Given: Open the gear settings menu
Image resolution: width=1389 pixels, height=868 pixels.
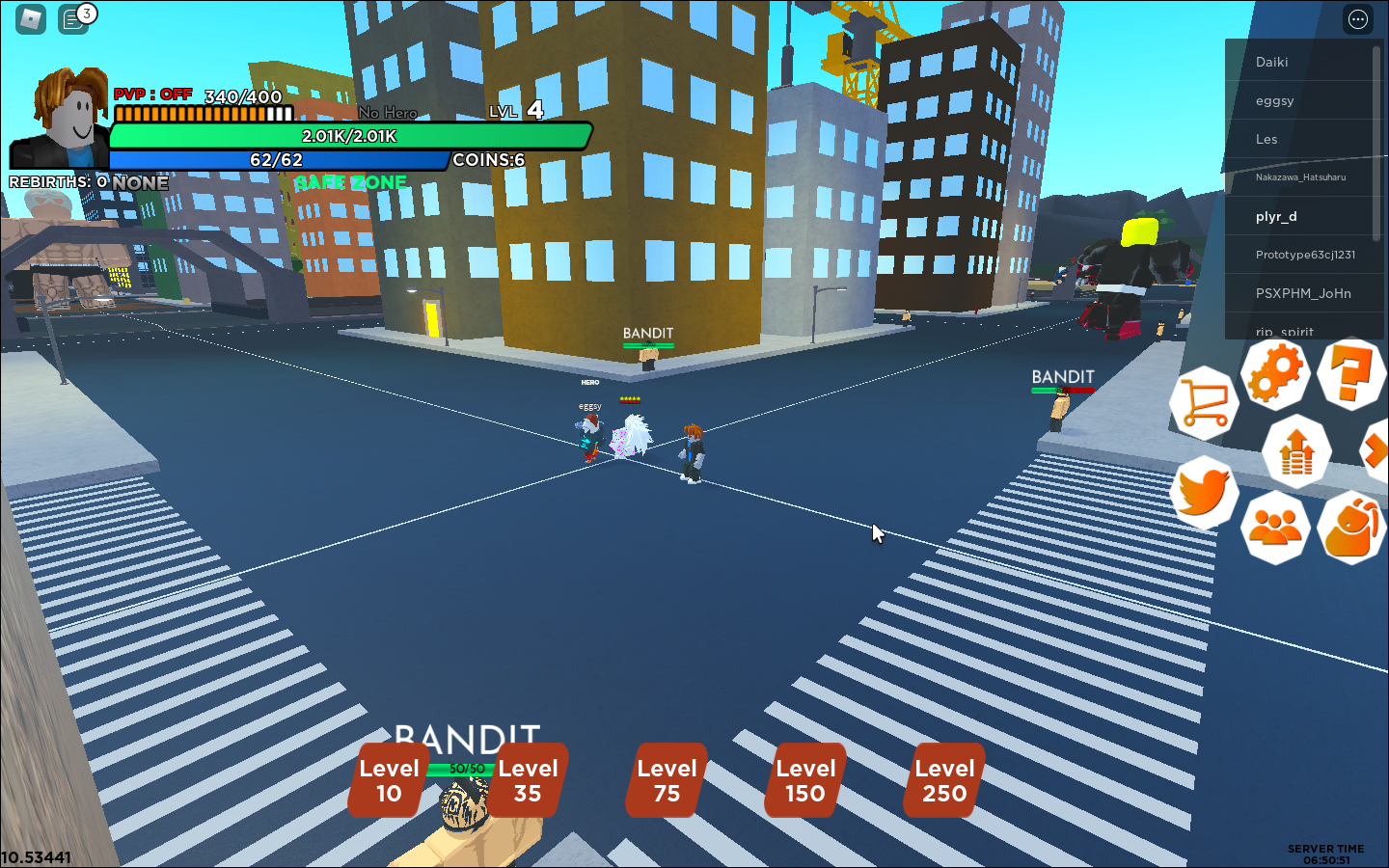Looking at the screenshot, I should point(1275,373).
